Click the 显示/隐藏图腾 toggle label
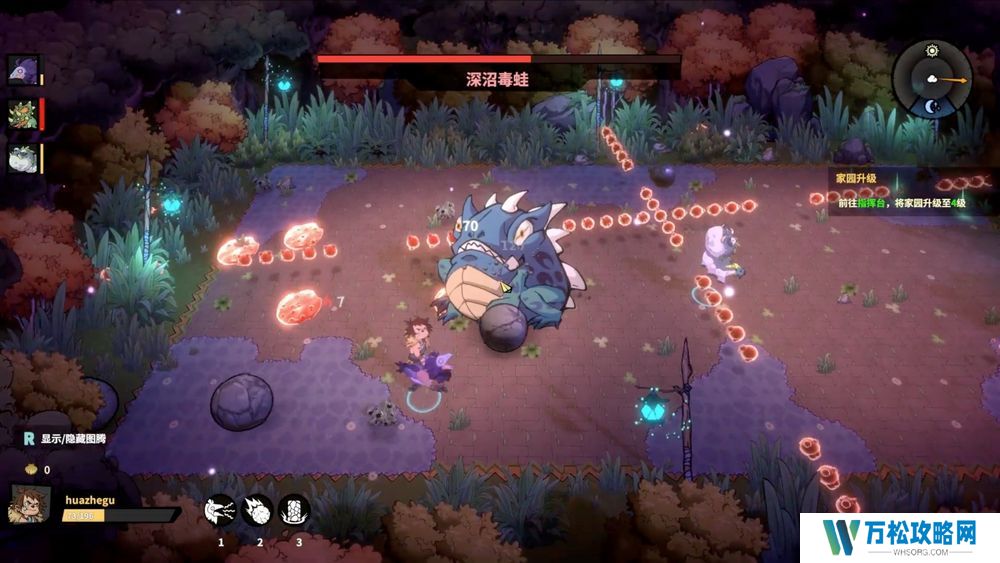1000x563 pixels. pos(72,439)
